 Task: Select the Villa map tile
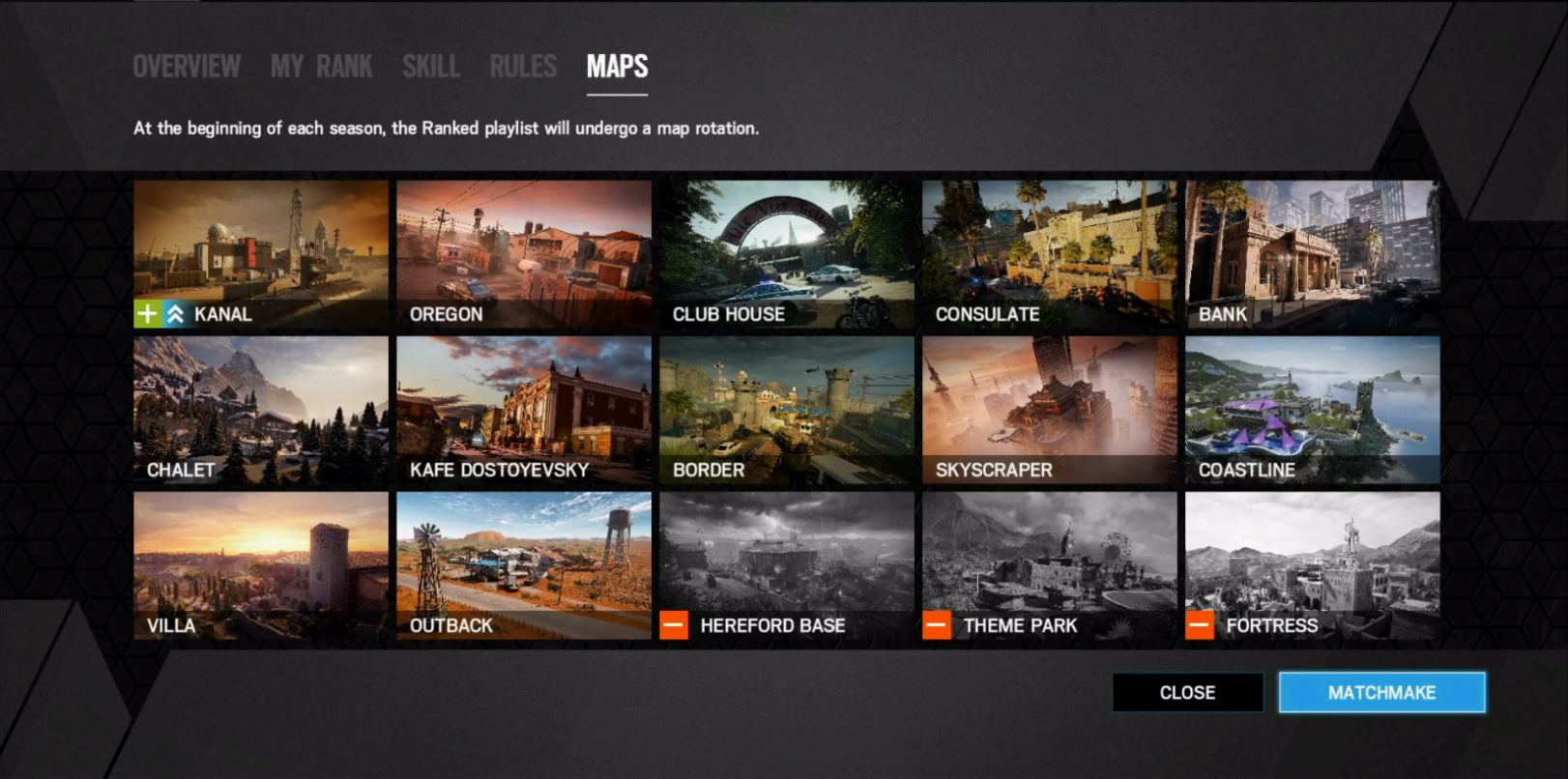pos(261,565)
